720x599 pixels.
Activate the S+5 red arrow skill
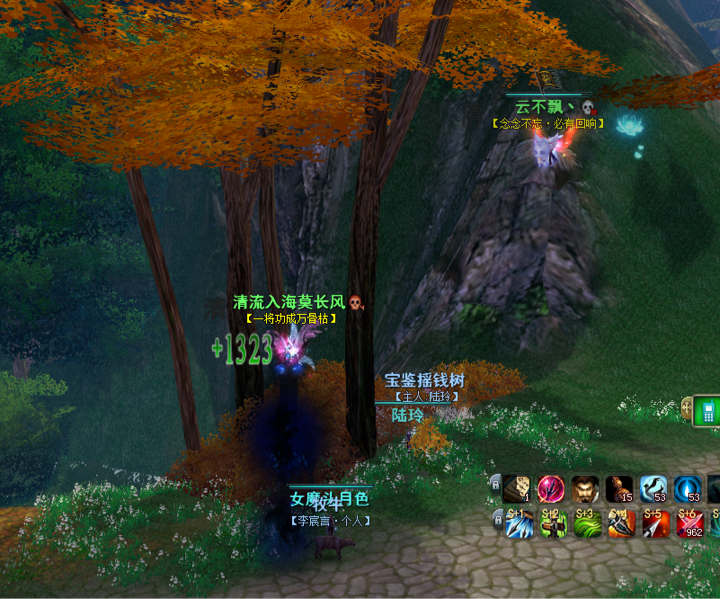(x=653, y=523)
